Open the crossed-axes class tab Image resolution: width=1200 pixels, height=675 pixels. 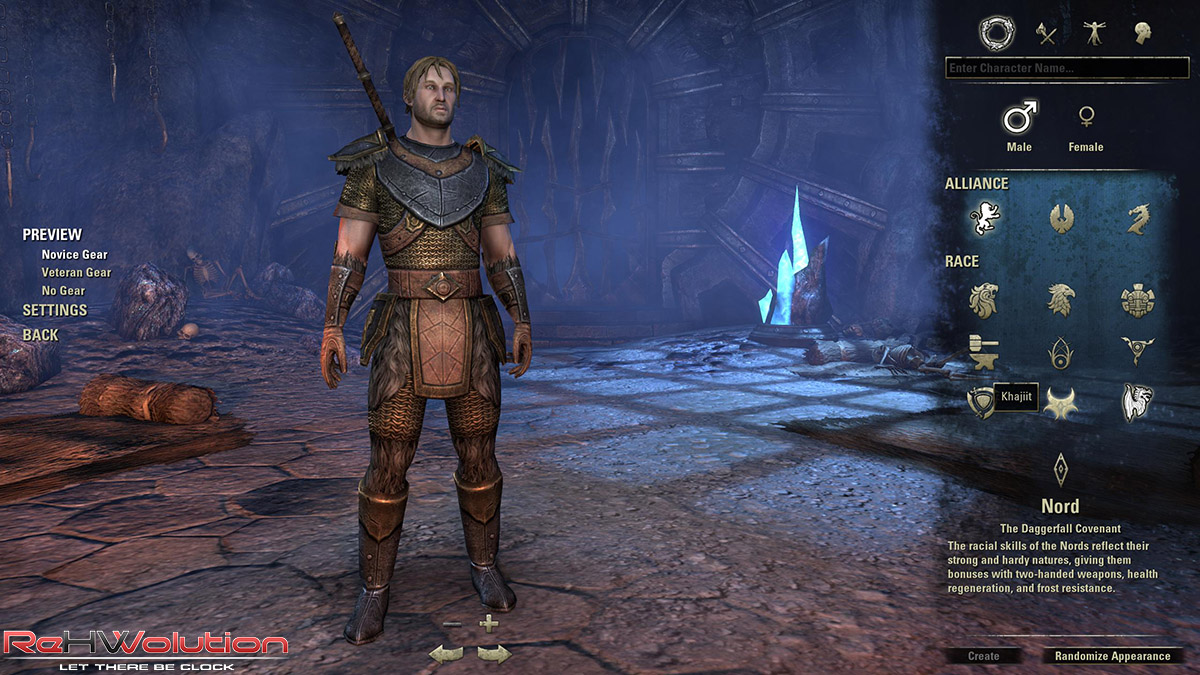click(x=1047, y=33)
